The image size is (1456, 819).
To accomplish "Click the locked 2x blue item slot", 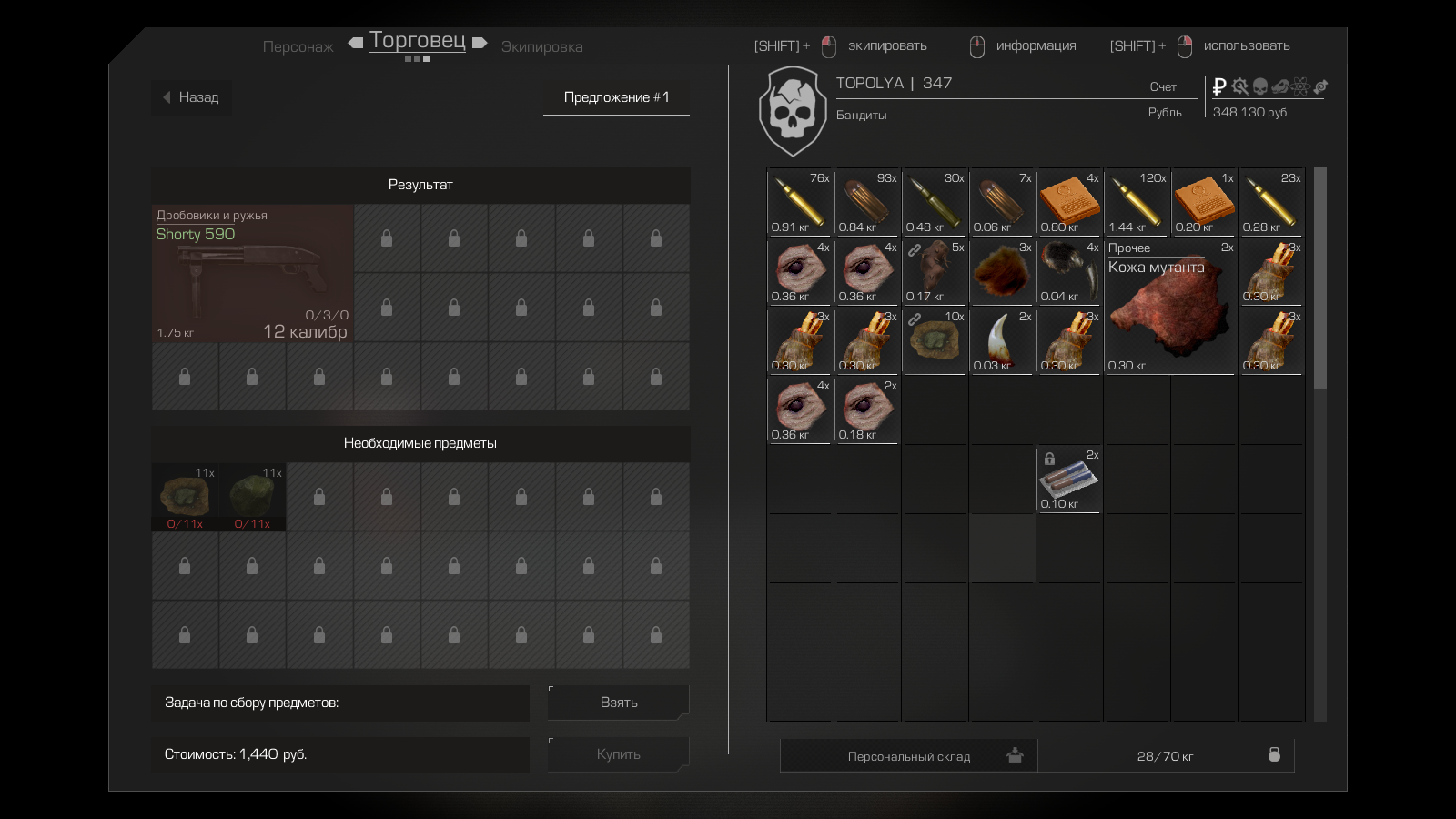I will (1068, 480).
